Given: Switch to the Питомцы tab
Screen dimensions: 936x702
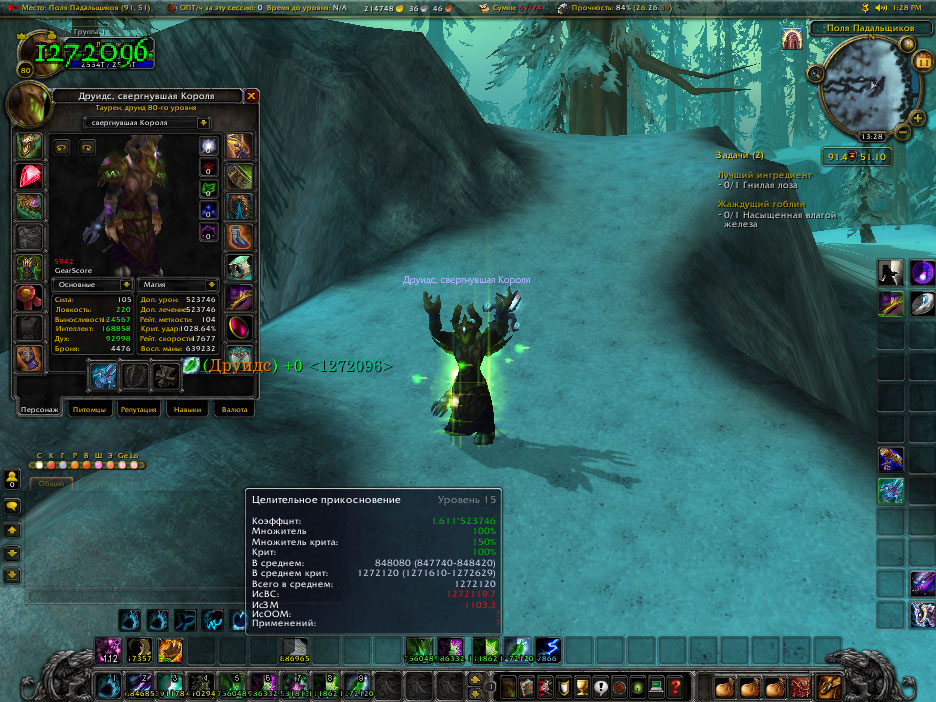Looking at the screenshot, I should 89,409.
